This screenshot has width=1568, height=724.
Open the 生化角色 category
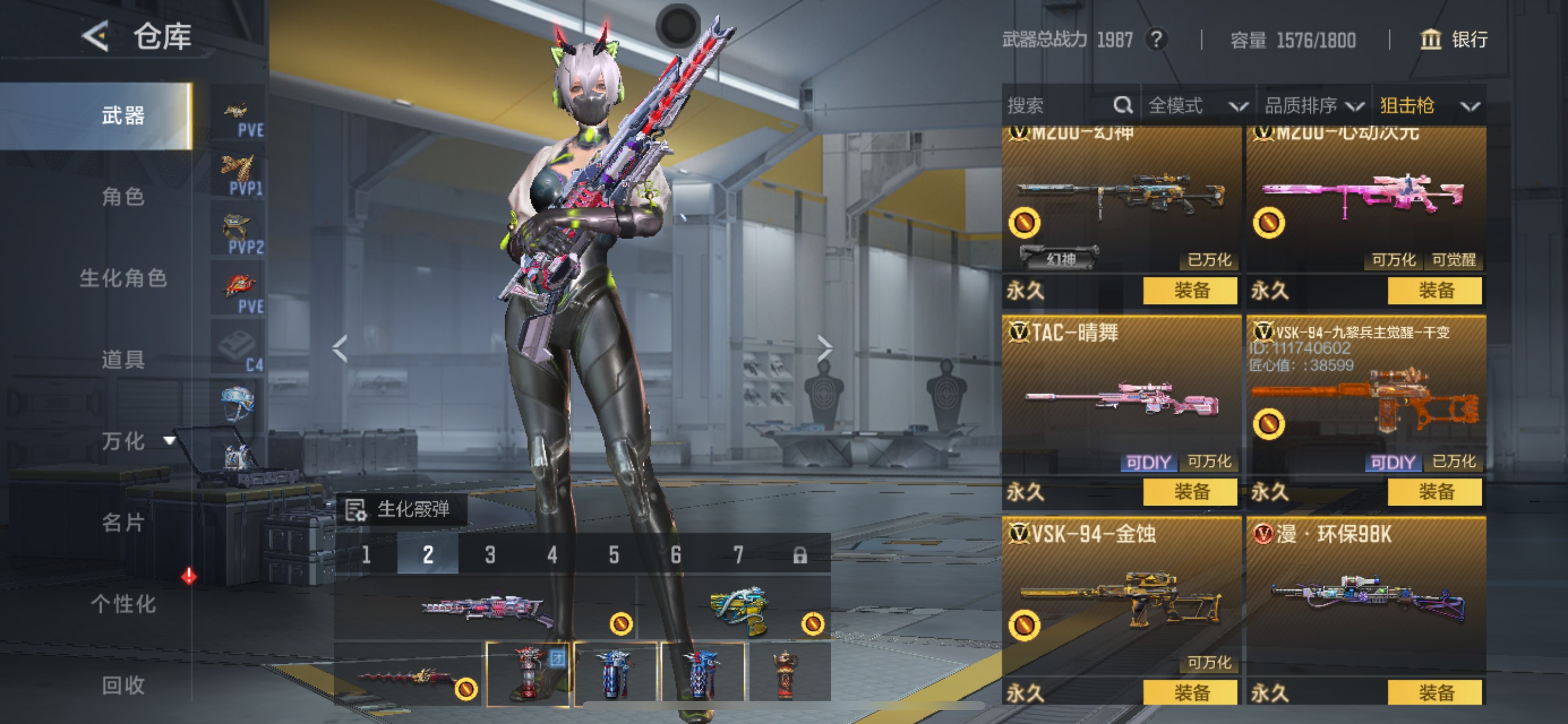(123, 278)
